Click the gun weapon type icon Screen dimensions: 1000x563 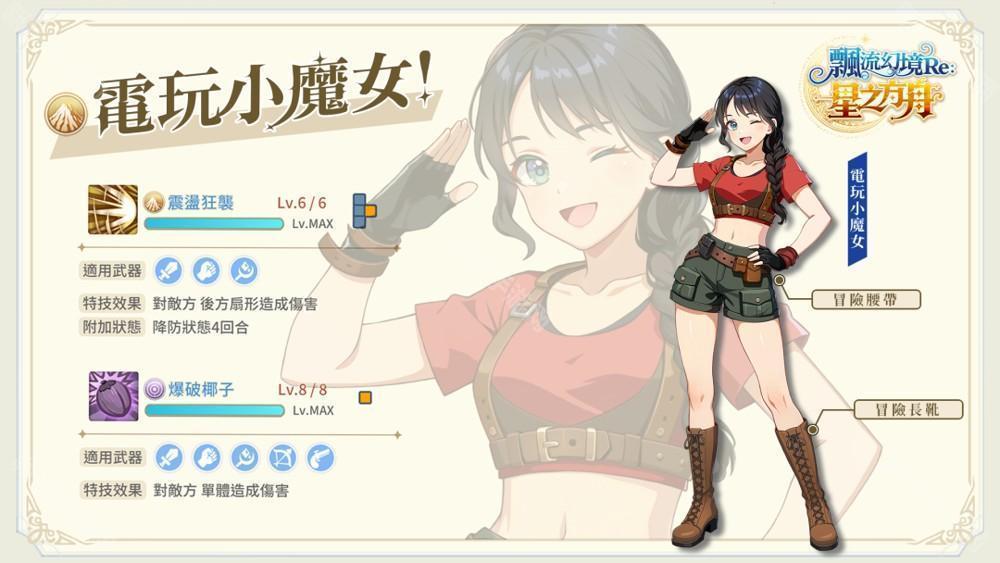320,458
